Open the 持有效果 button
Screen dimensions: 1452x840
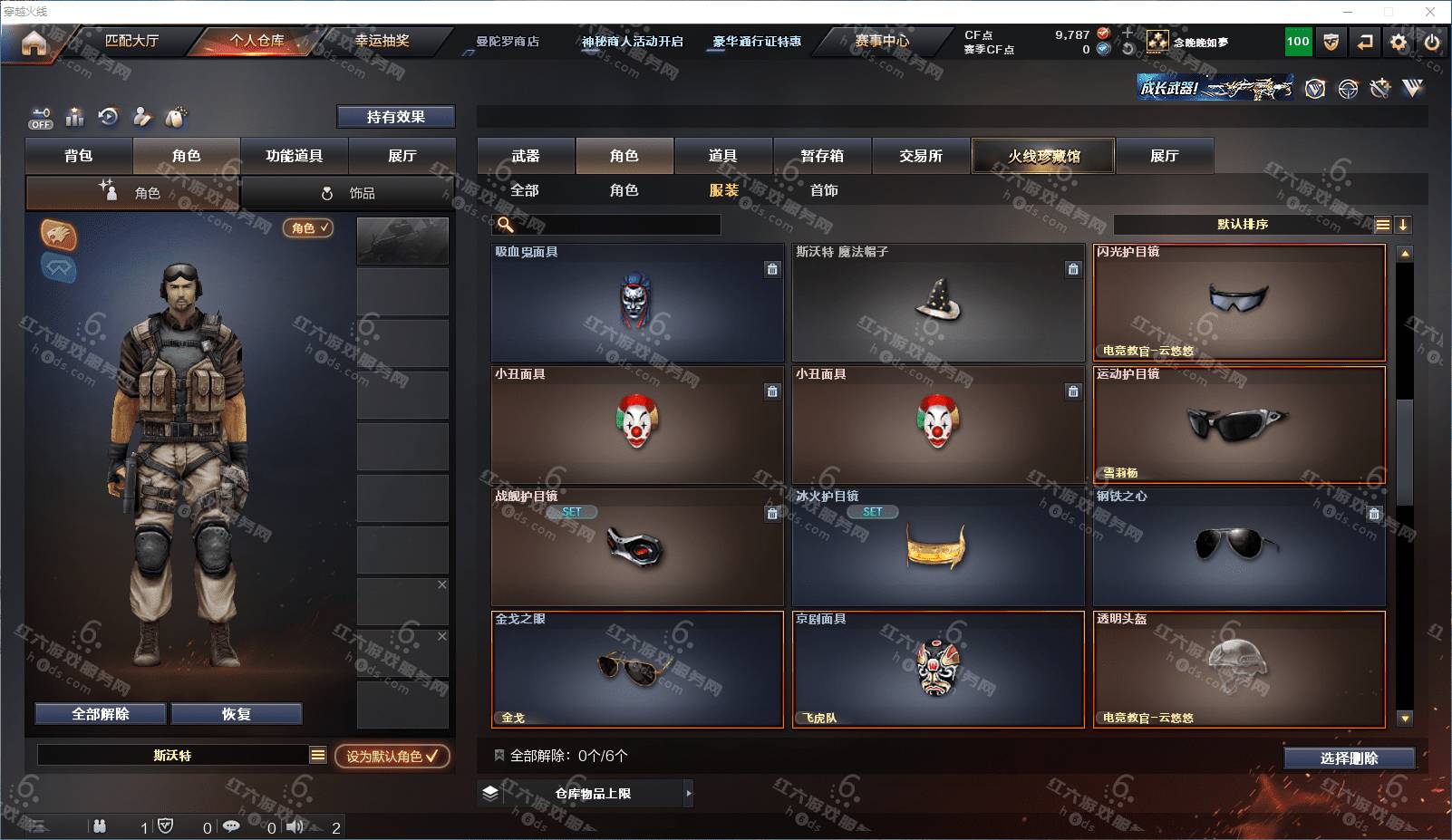(395, 117)
